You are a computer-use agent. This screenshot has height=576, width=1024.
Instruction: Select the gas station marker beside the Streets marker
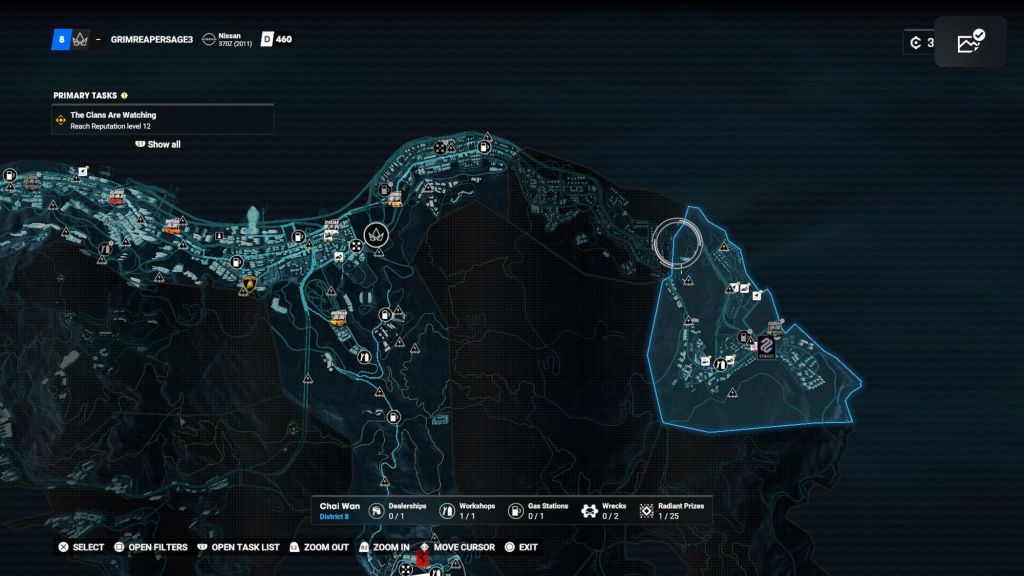[x=744, y=337]
